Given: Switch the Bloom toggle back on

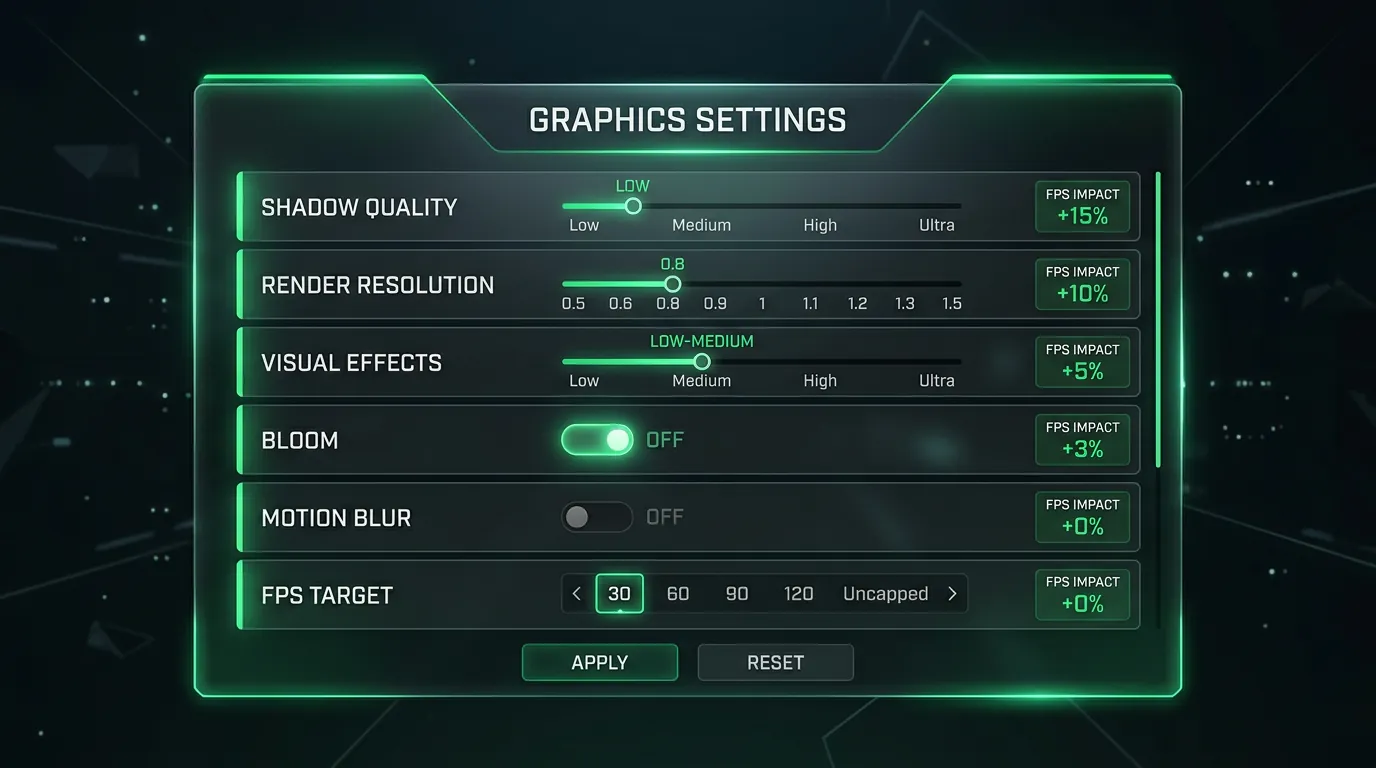Looking at the screenshot, I should point(597,440).
